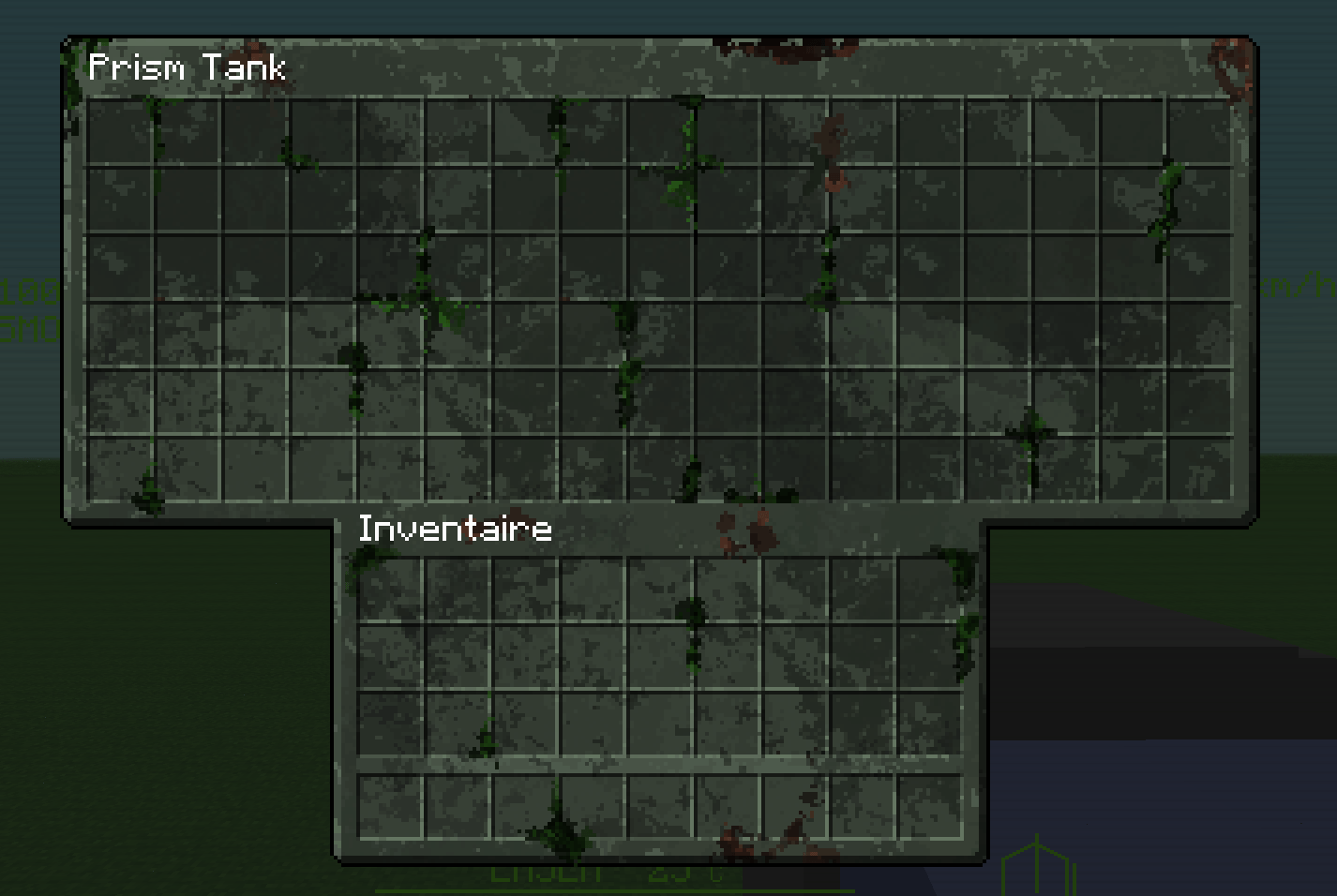
Task: Select the first slot of the Inventaire section
Action: (x=389, y=590)
